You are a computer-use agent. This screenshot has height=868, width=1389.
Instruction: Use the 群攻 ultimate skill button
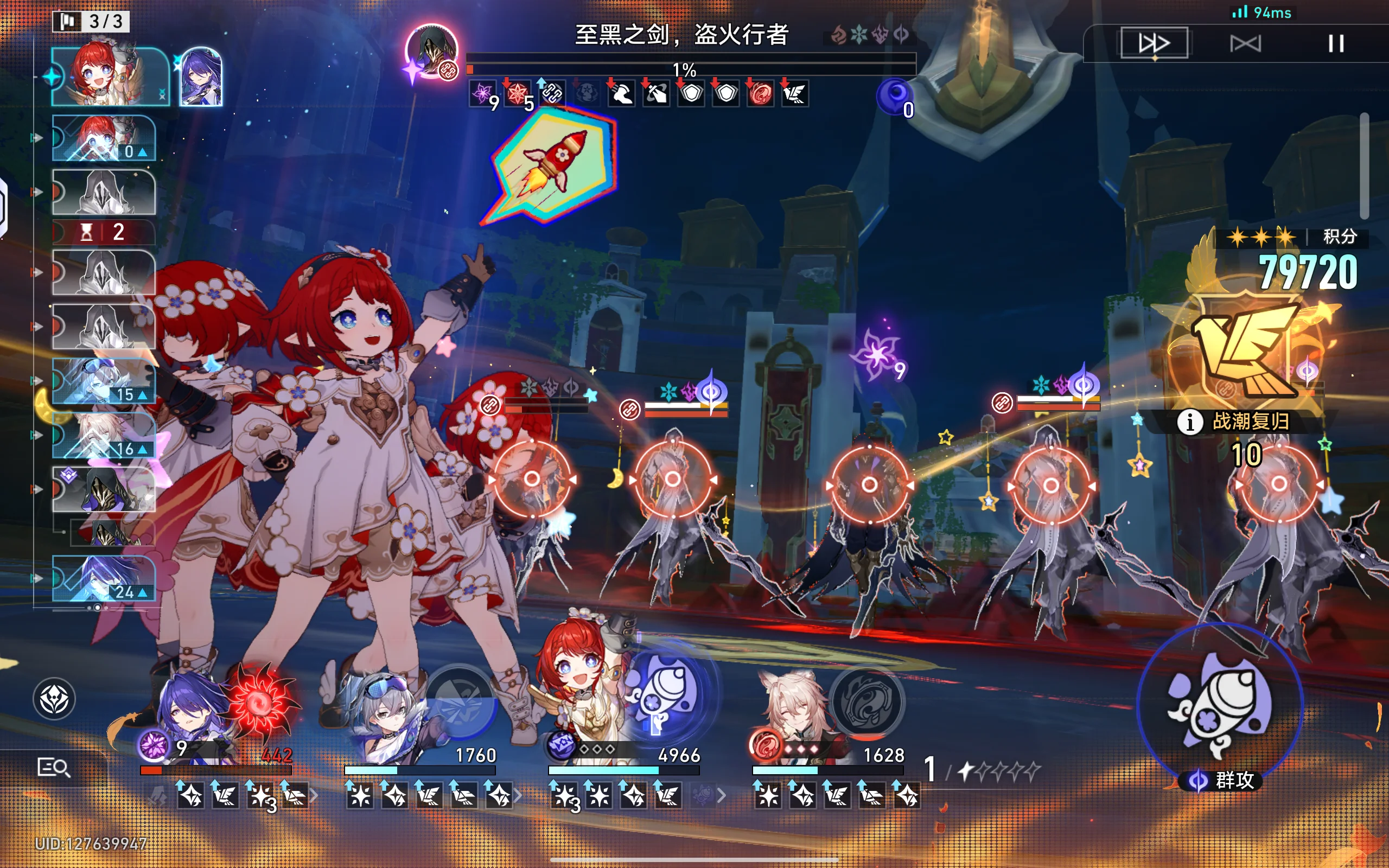point(1219,708)
